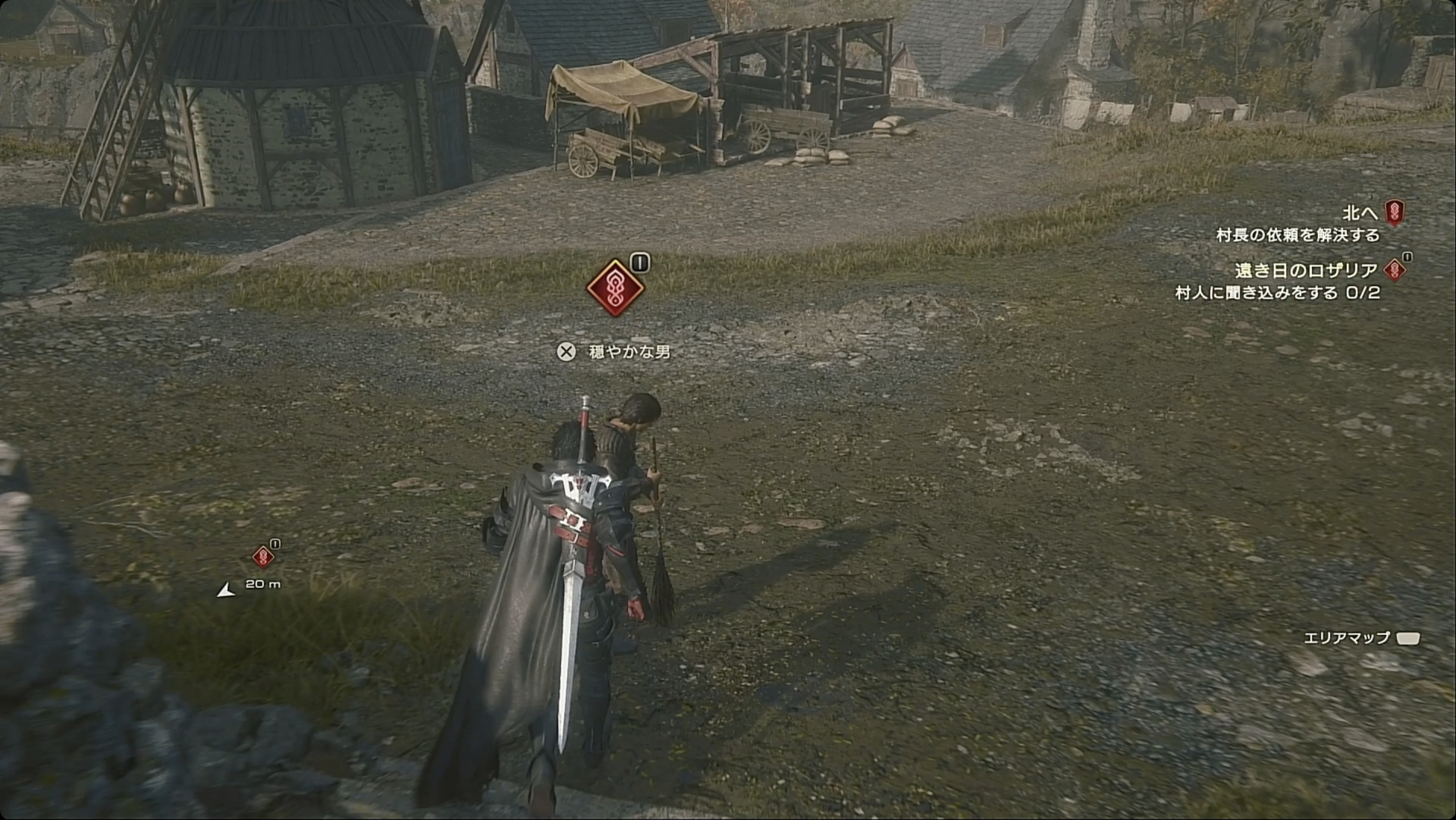The image size is (1456, 820).
Task: Click the 20 m offscreen quest waypoint marker
Action: [x=262, y=558]
